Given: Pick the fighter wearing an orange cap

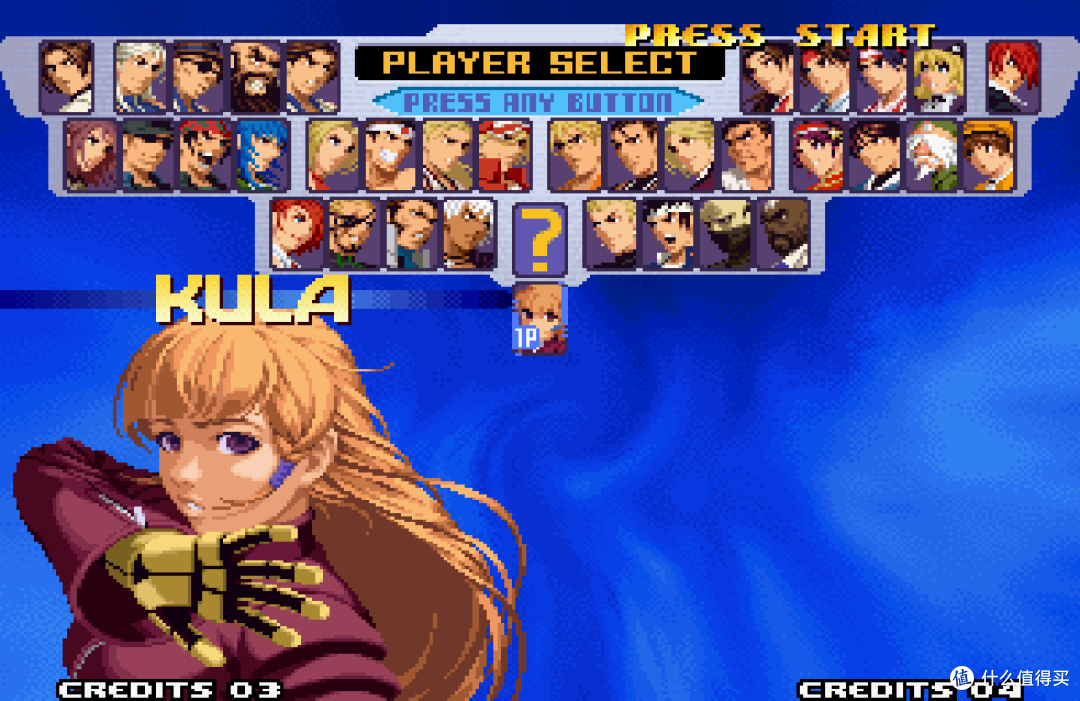Looking at the screenshot, I should (x=988, y=155).
